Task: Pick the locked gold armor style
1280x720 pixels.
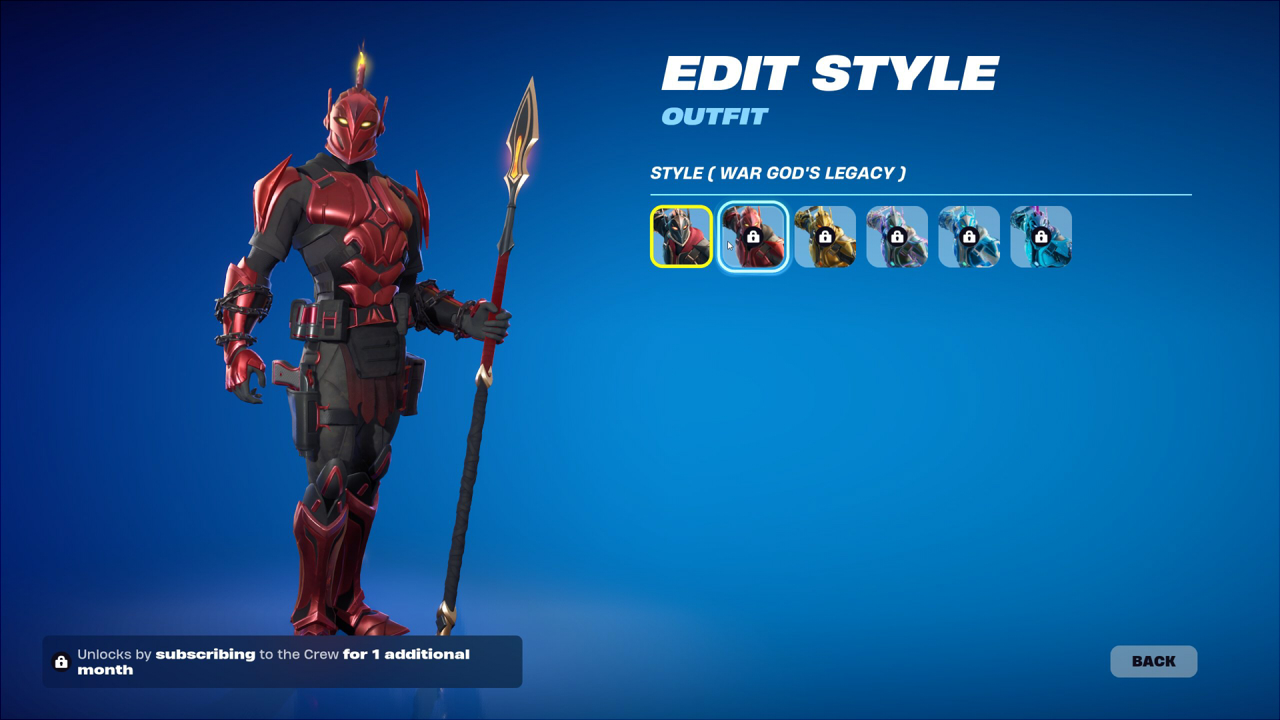Action: click(x=825, y=237)
